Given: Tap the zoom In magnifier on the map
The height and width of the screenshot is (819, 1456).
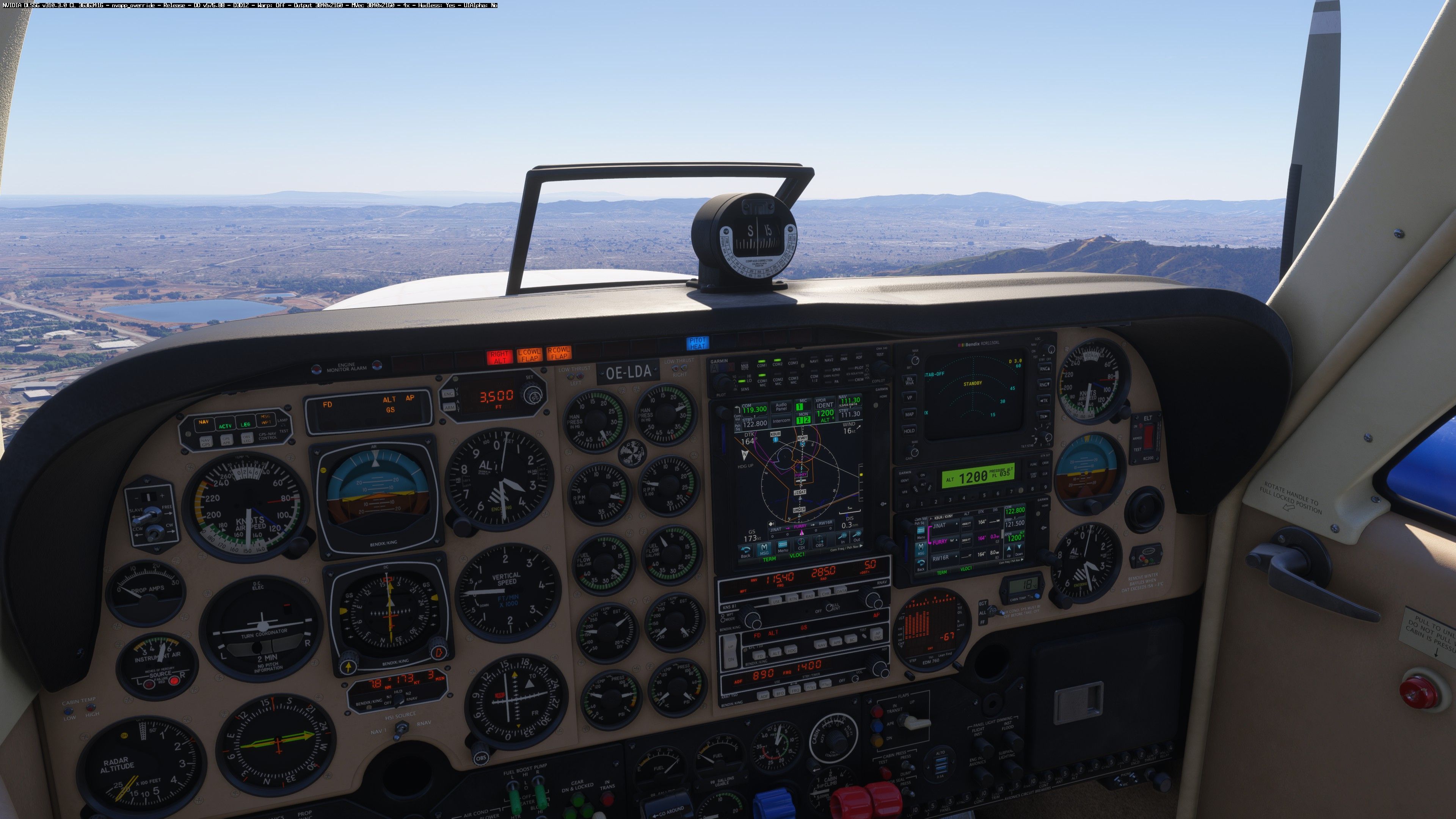Looking at the screenshot, I should [843, 539].
